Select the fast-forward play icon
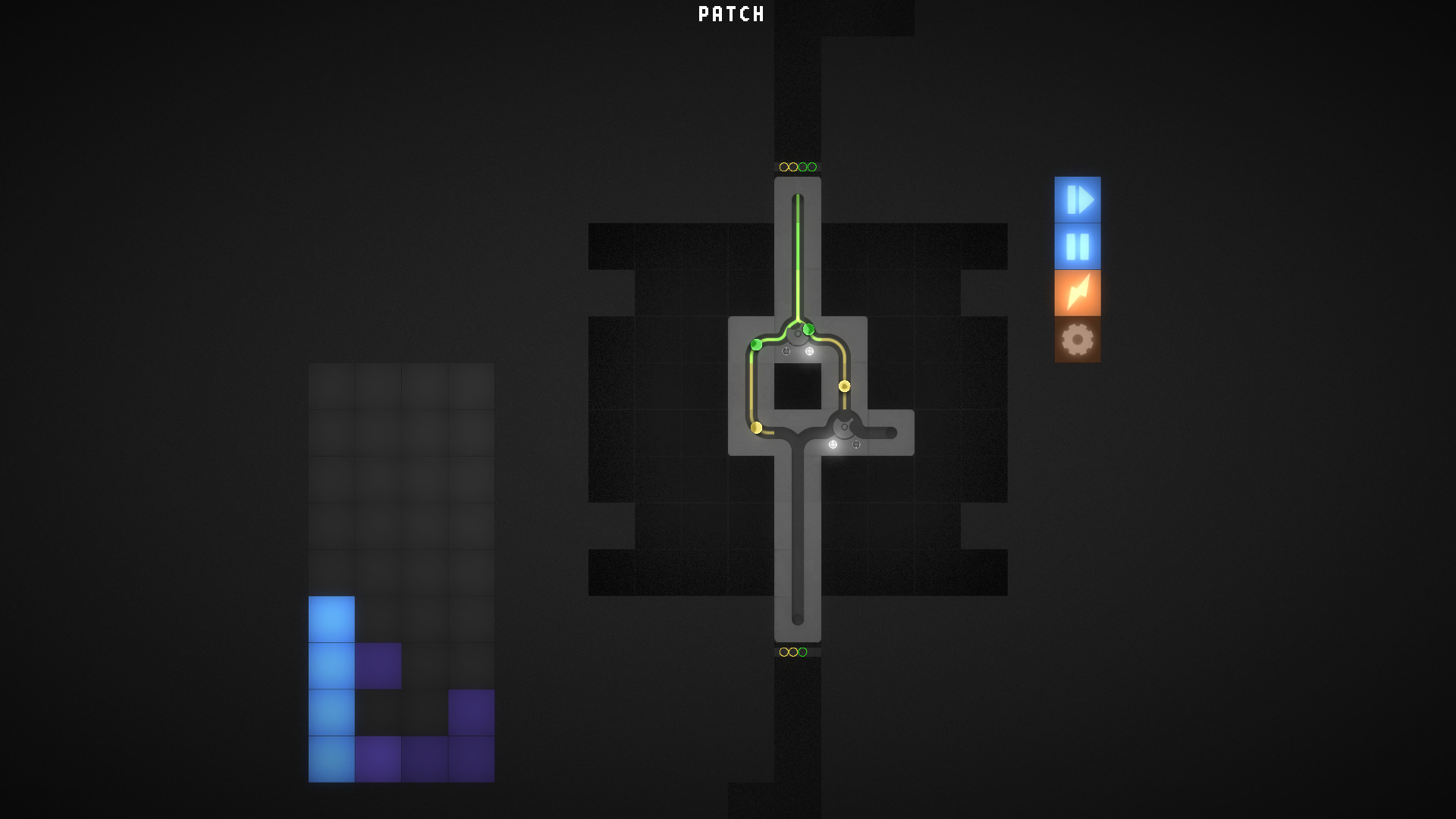Viewport: 1456px width, 819px height. (1078, 201)
